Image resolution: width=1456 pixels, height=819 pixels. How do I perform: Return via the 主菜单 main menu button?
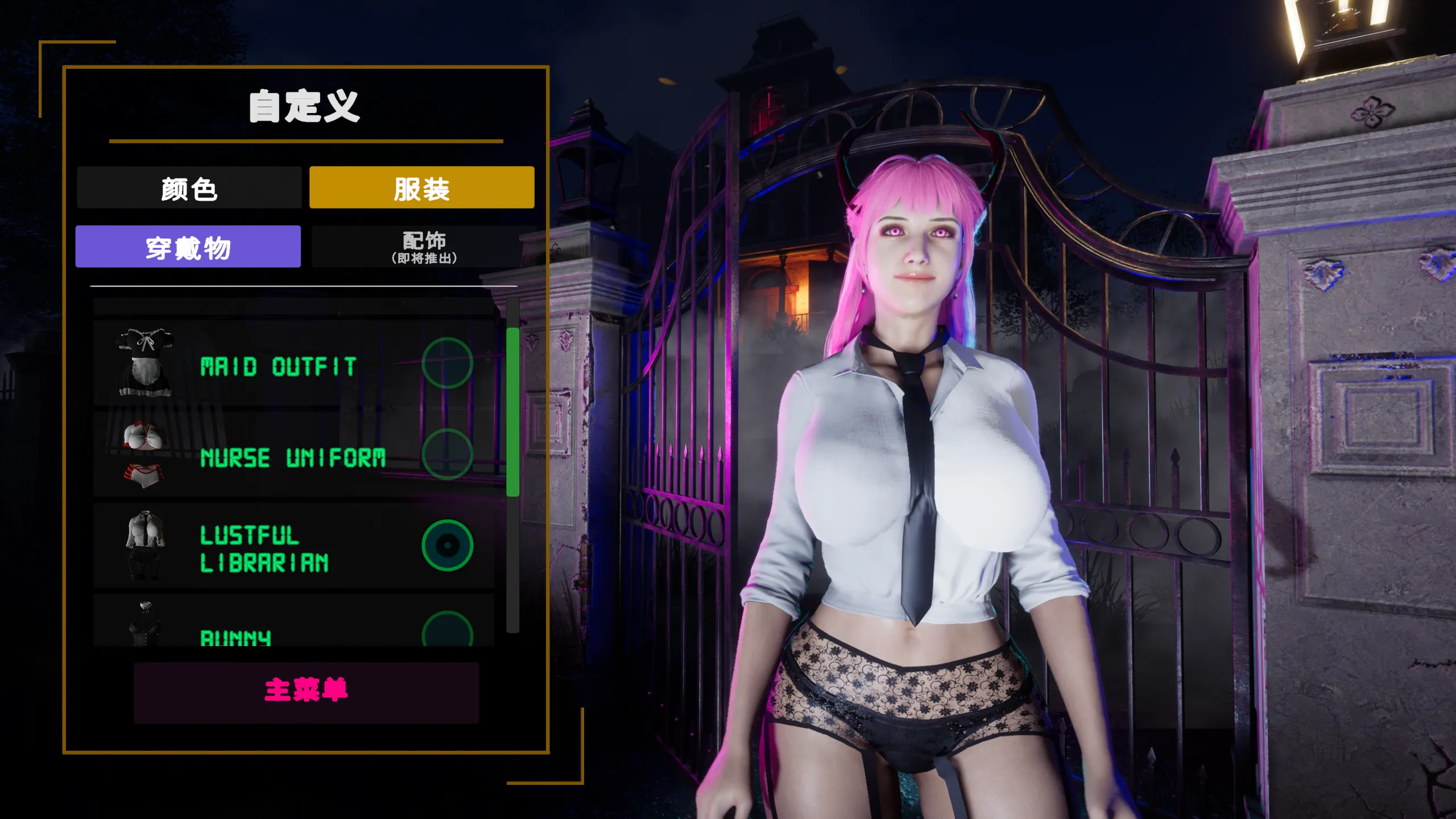[306, 692]
